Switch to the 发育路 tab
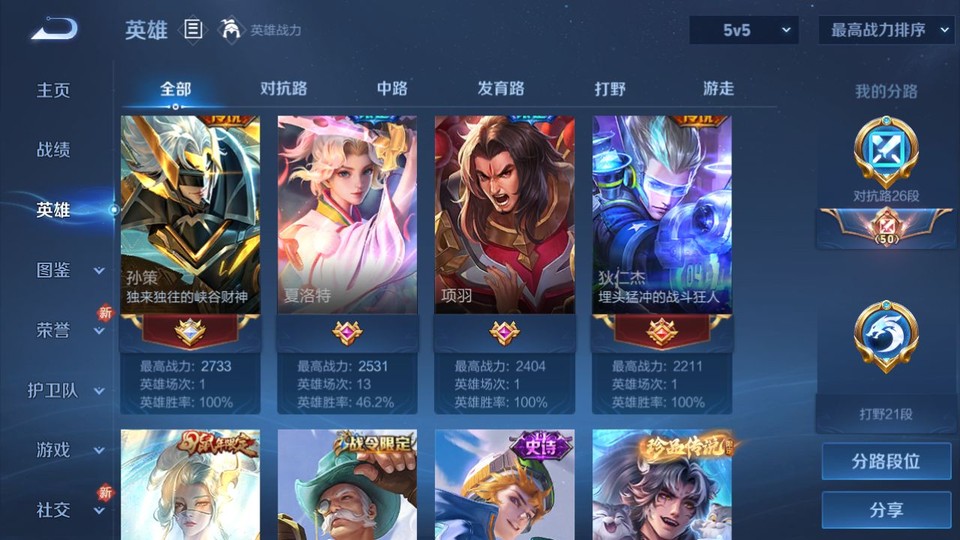Screen dimensions: 960x540 pos(501,89)
